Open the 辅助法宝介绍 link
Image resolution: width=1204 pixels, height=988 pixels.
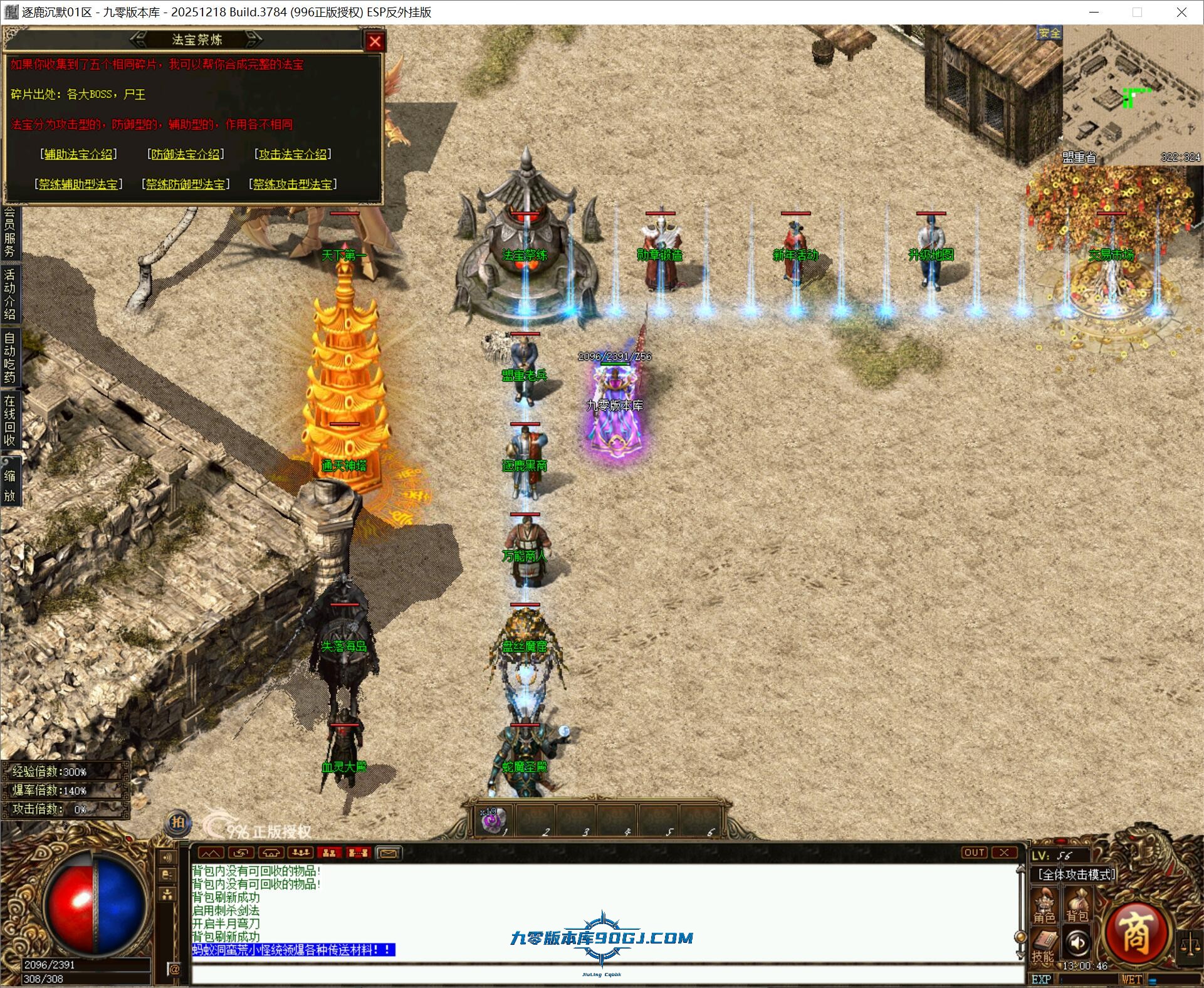(78, 154)
